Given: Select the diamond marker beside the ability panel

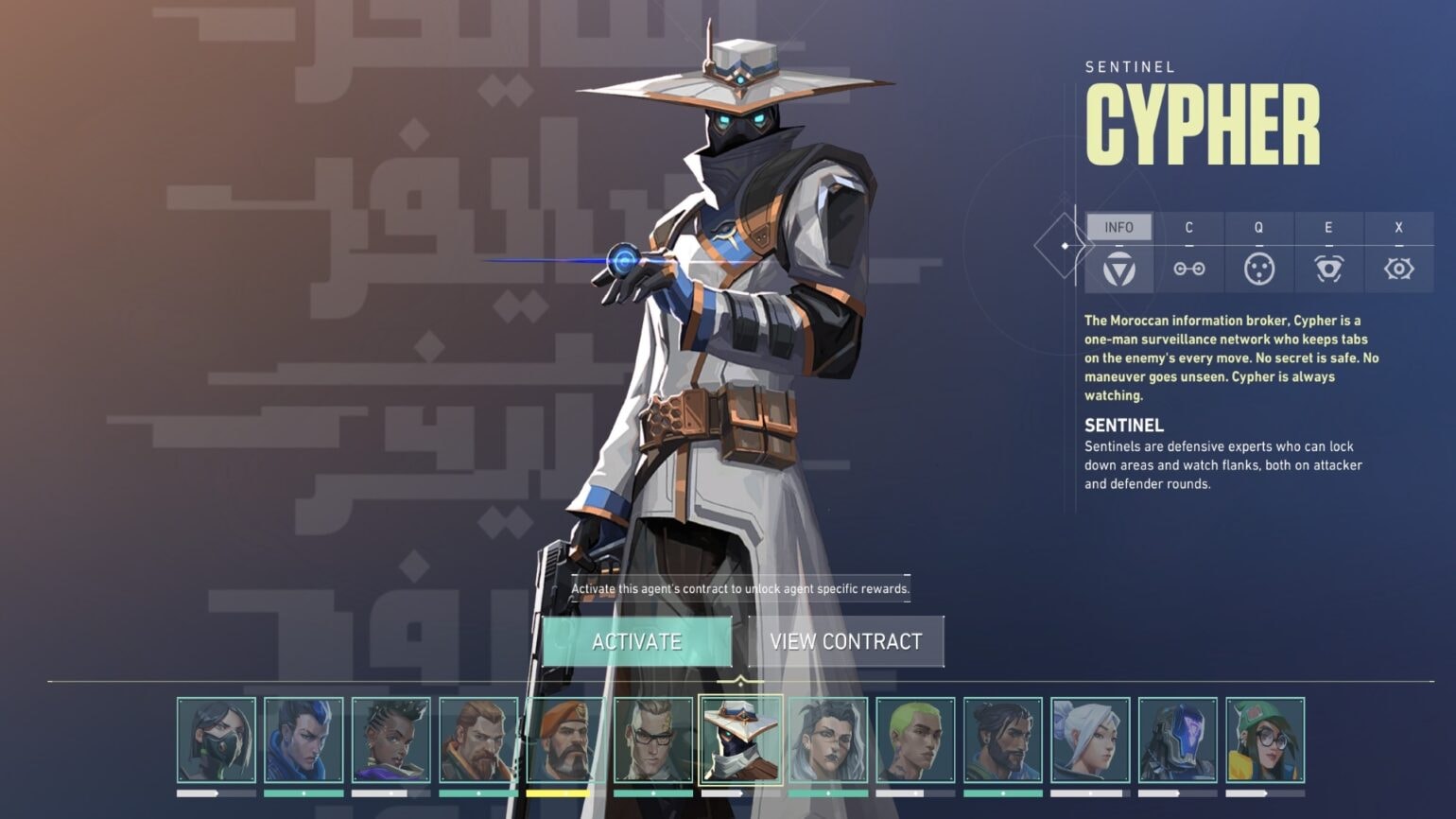Looking at the screenshot, I should click(x=1065, y=246).
